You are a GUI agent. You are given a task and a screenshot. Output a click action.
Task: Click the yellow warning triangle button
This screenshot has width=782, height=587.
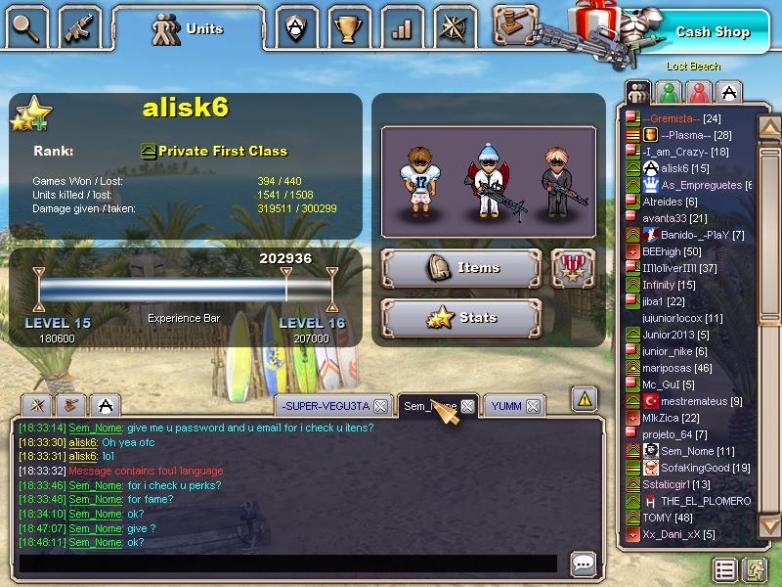pyautogui.click(x=584, y=399)
